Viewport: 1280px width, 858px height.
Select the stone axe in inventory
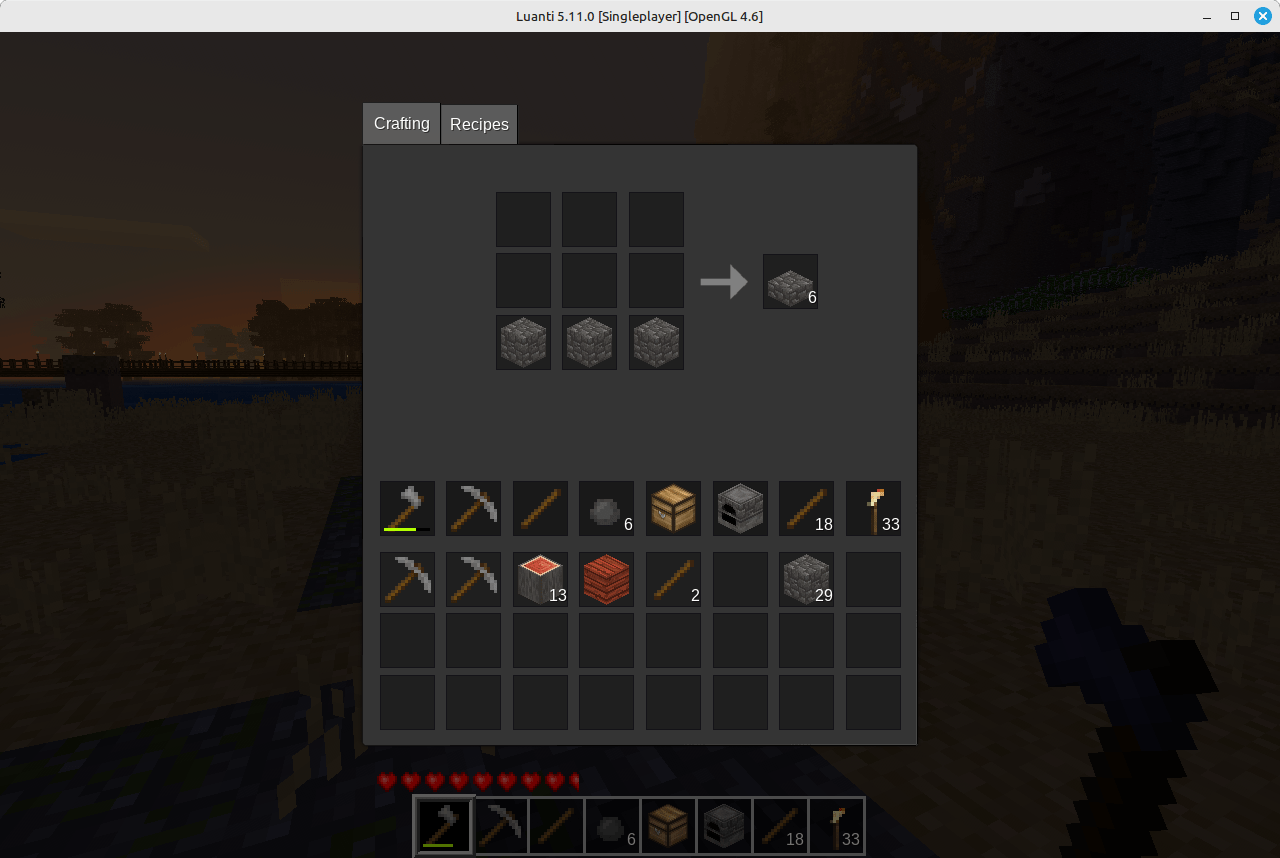click(407, 508)
